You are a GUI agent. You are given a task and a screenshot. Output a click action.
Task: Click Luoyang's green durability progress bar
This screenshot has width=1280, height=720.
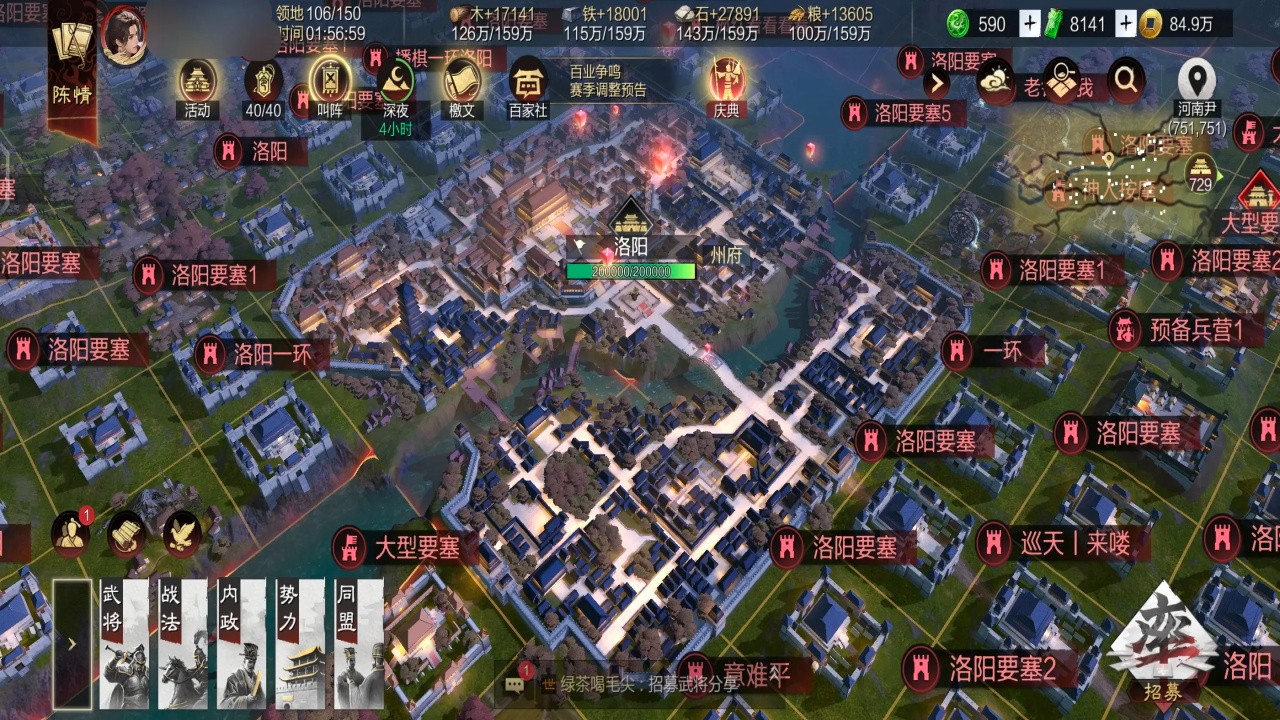point(630,270)
